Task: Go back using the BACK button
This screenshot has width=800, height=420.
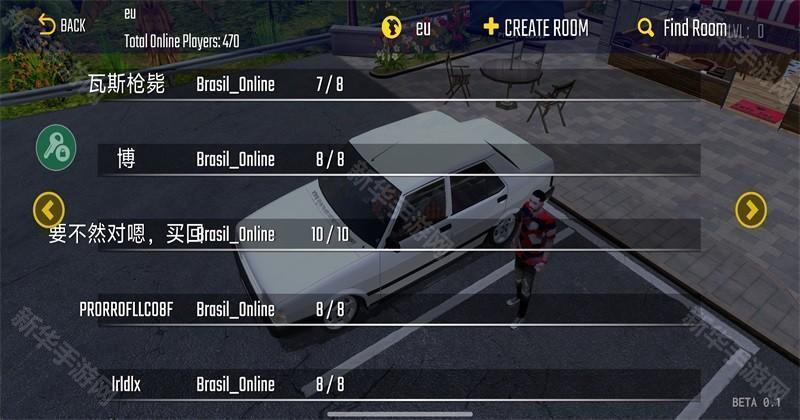Action: pos(62,25)
